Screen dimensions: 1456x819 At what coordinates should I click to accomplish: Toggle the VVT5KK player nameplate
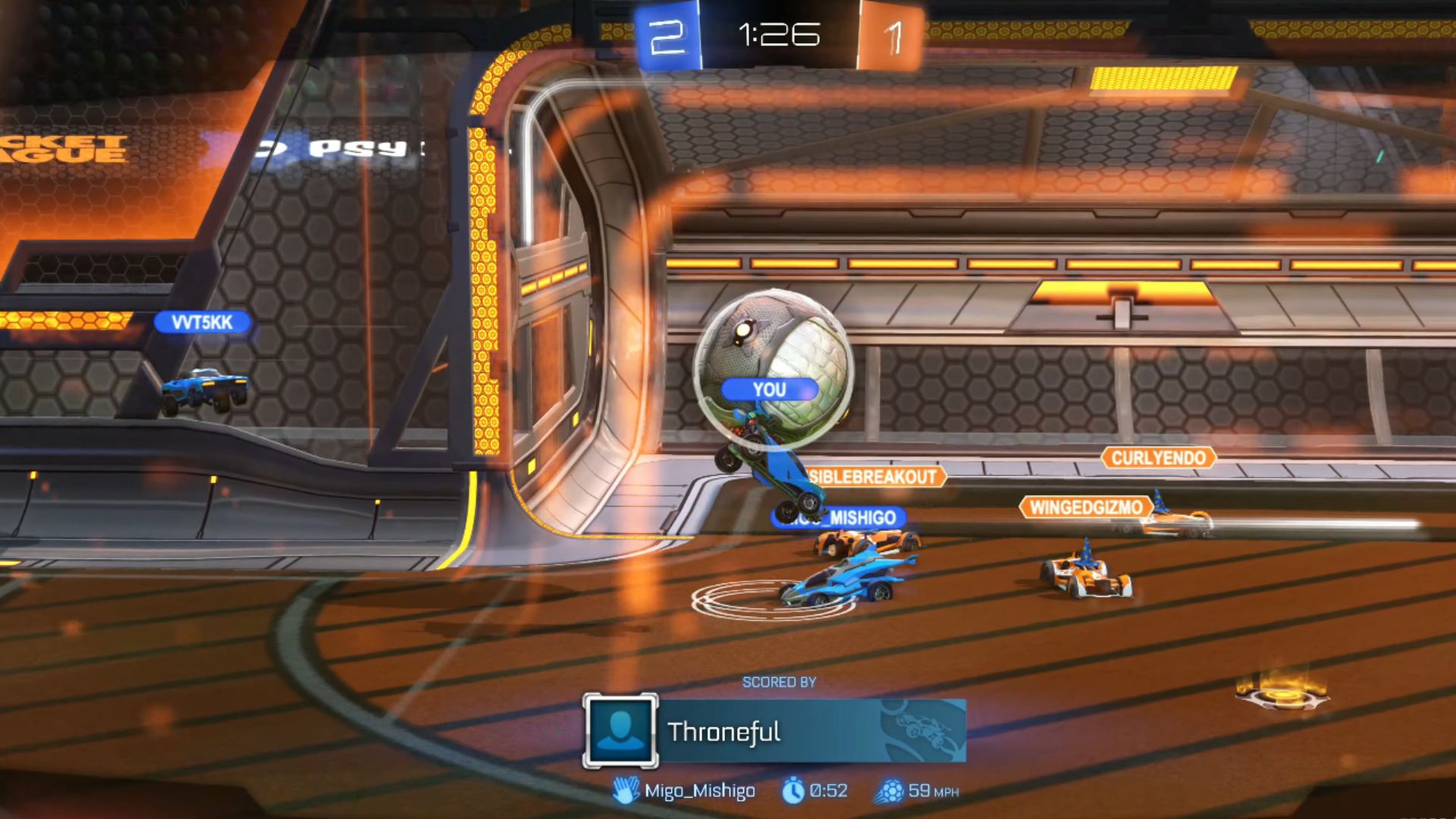(x=205, y=322)
